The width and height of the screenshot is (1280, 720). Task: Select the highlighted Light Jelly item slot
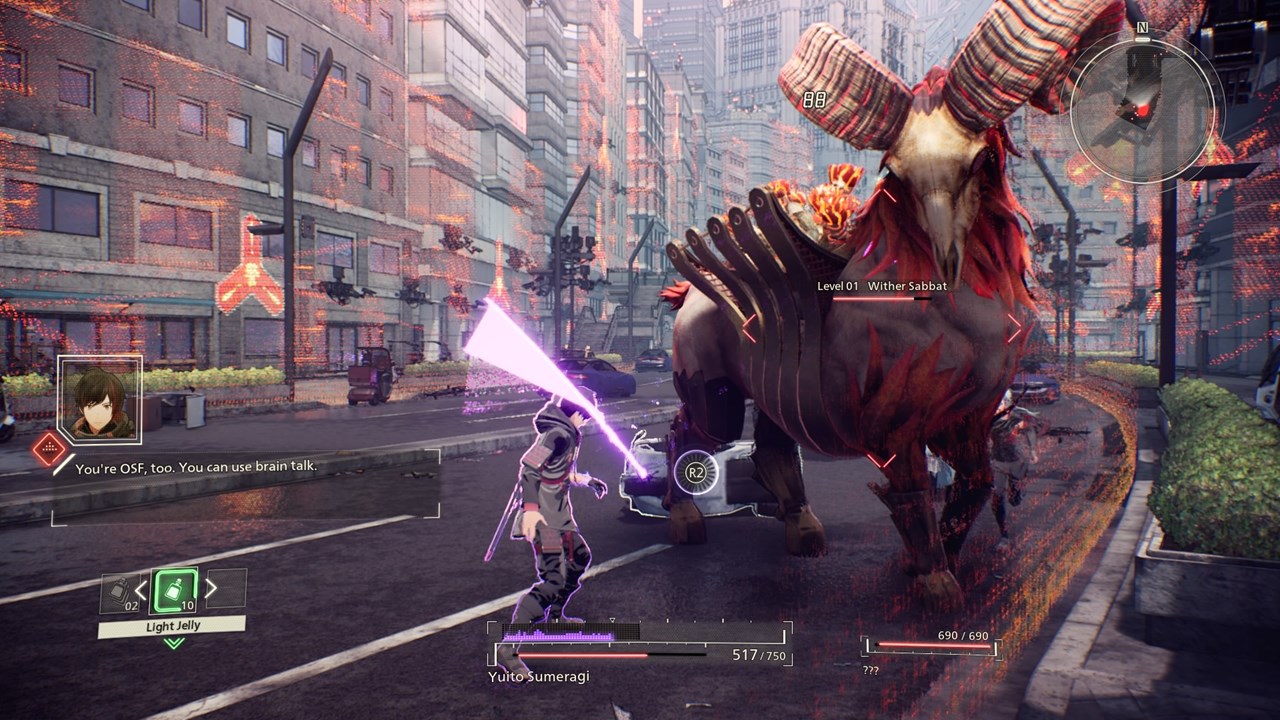(x=174, y=591)
